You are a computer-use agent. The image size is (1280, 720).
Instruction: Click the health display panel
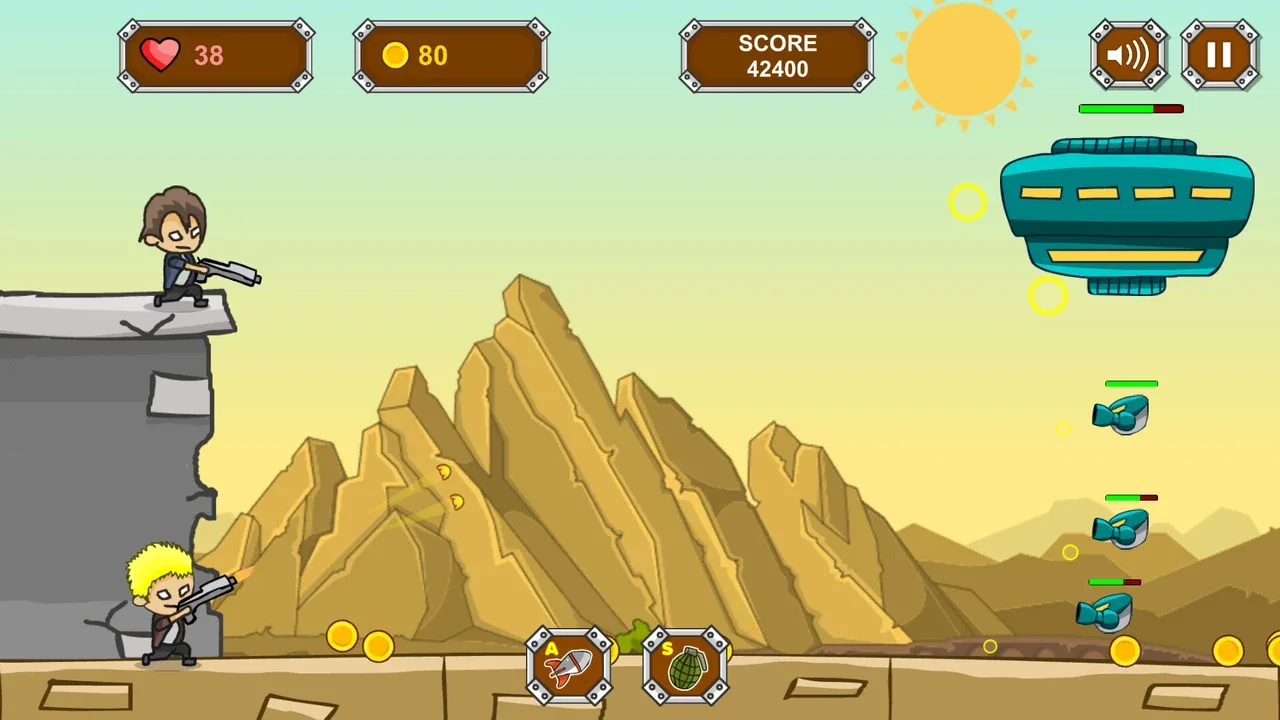point(216,55)
